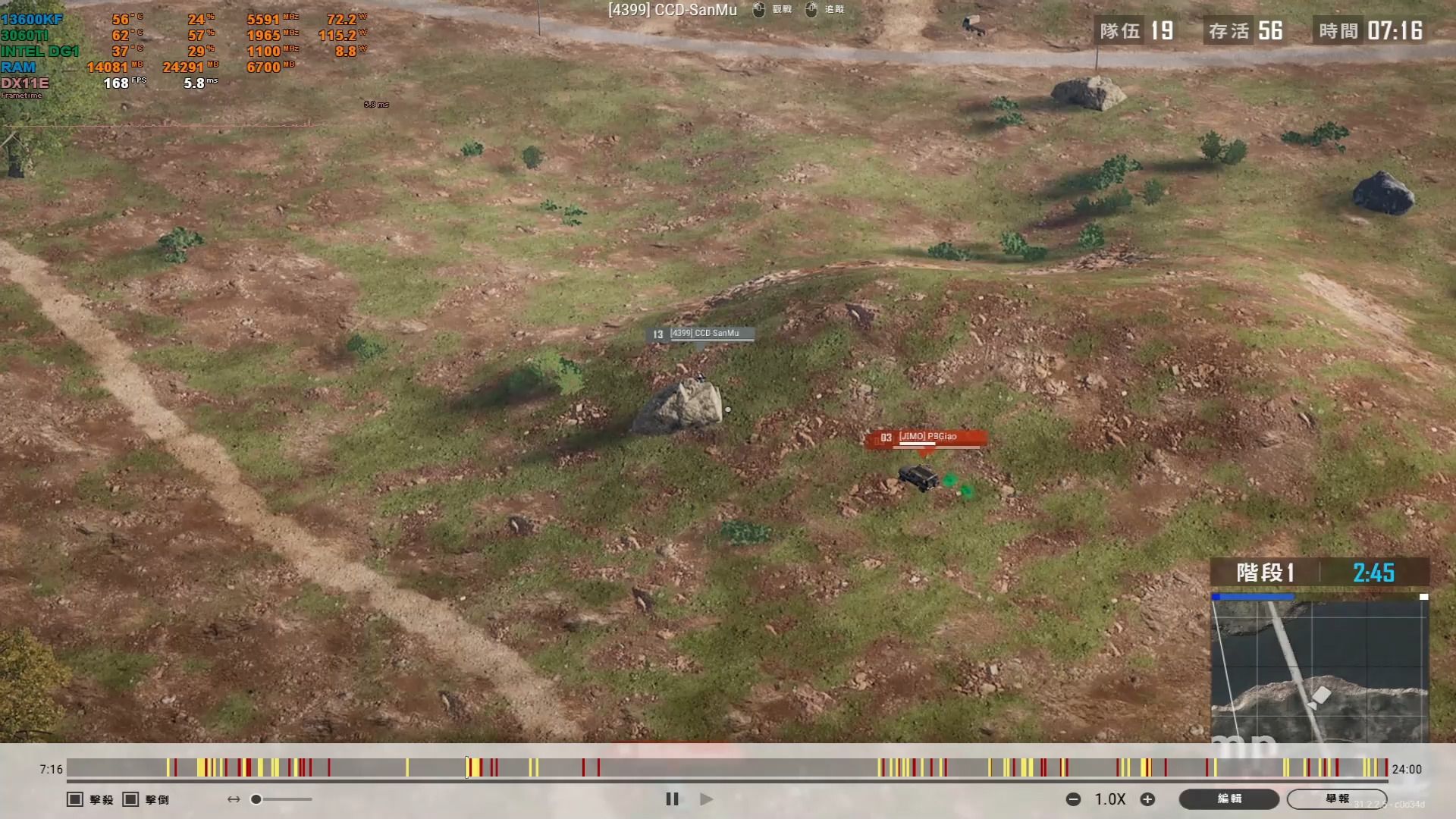1456x819 pixels.
Task: Click the red kill marker icon above [JIMO] PBGiao
Action: click(885, 437)
